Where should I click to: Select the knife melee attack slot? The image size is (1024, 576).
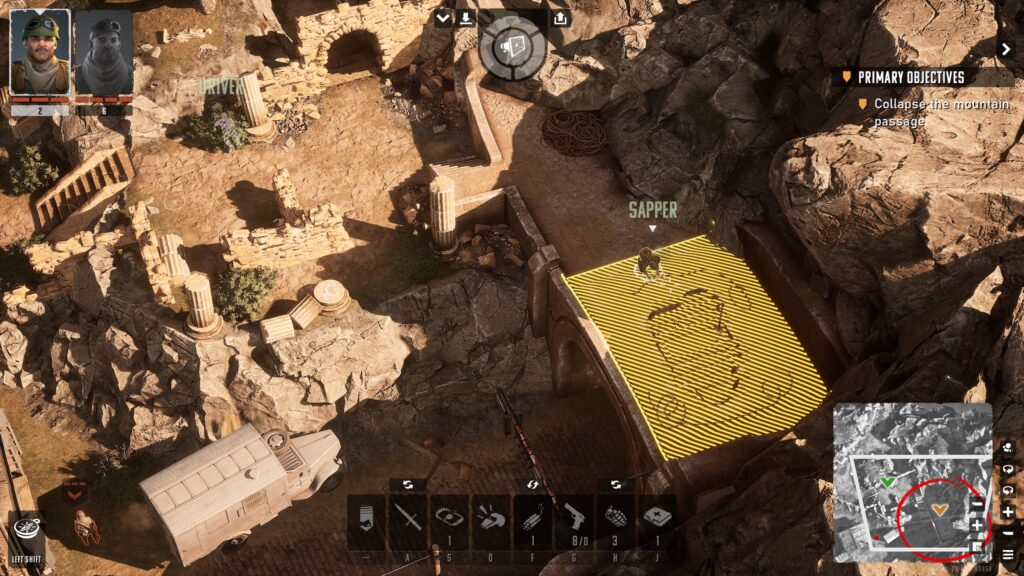point(407,520)
